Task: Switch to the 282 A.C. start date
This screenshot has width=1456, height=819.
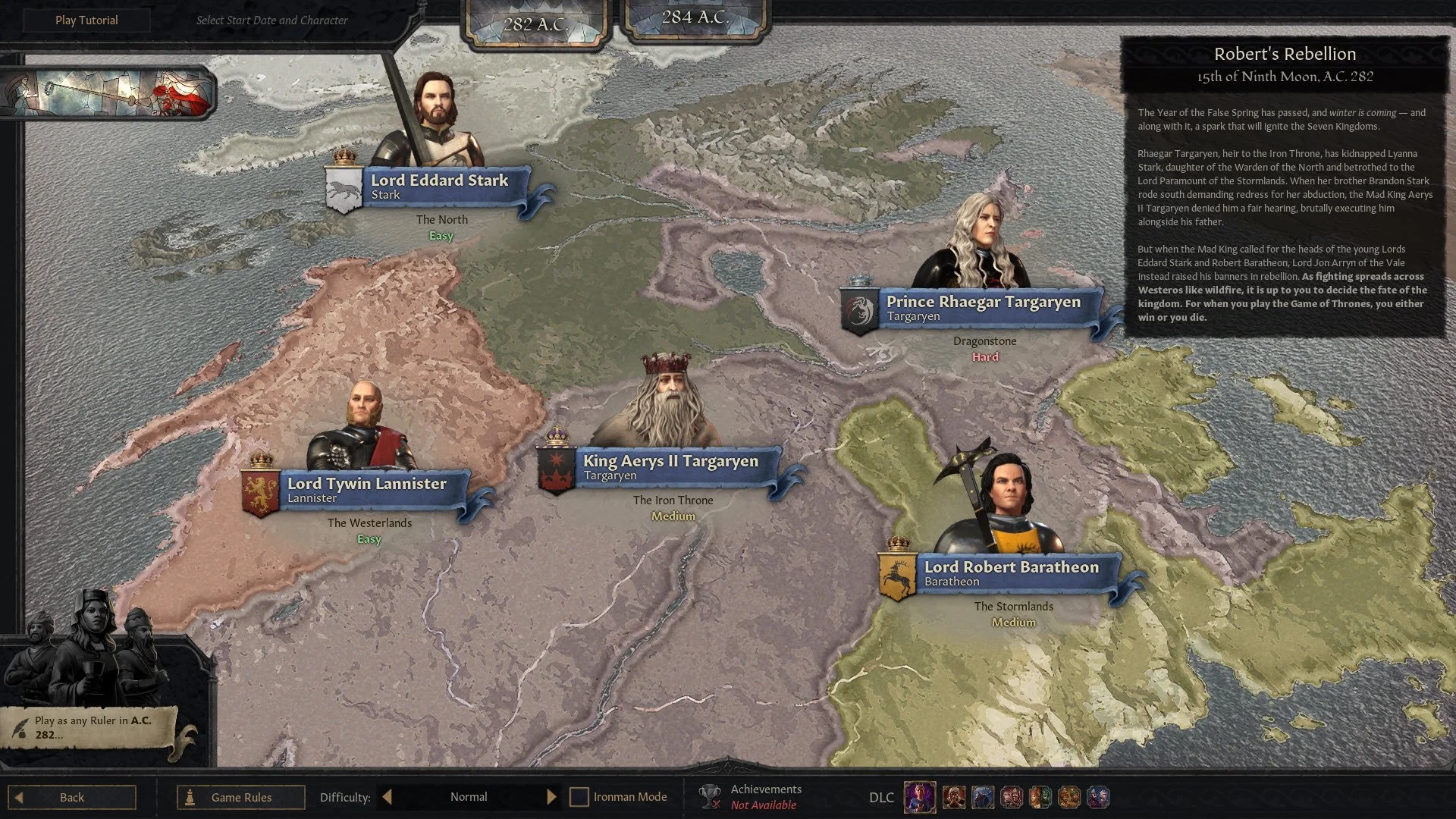Action: coord(536,24)
